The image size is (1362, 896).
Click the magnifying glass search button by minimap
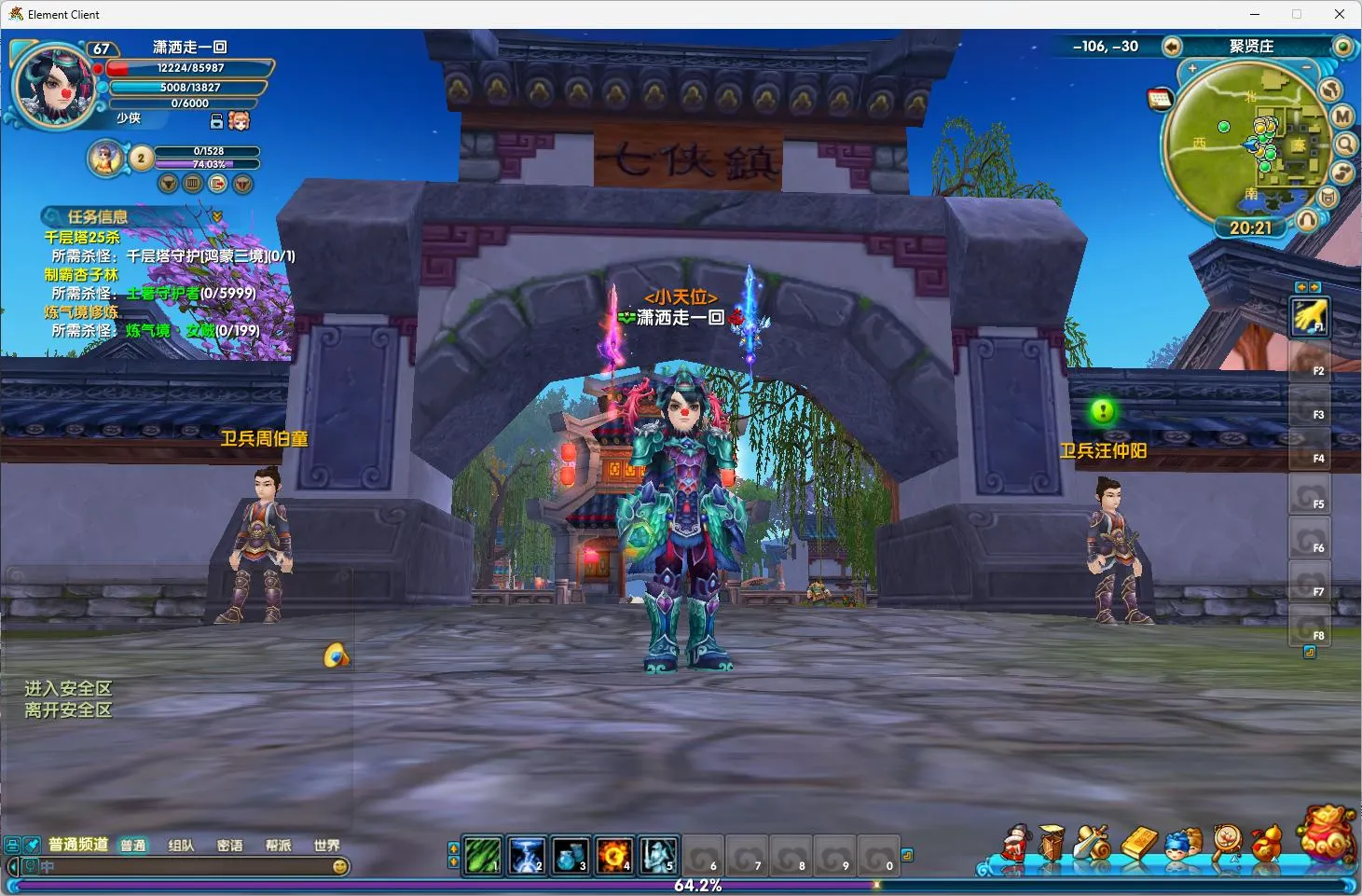1344,144
